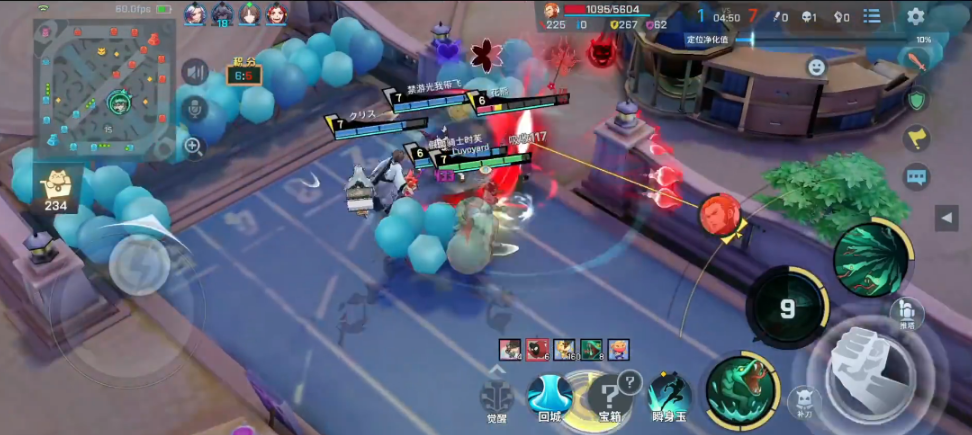This screenshot has height=435, width=972.
Task: Toggle the speaker sound button
Action: (x=194, y=72)
